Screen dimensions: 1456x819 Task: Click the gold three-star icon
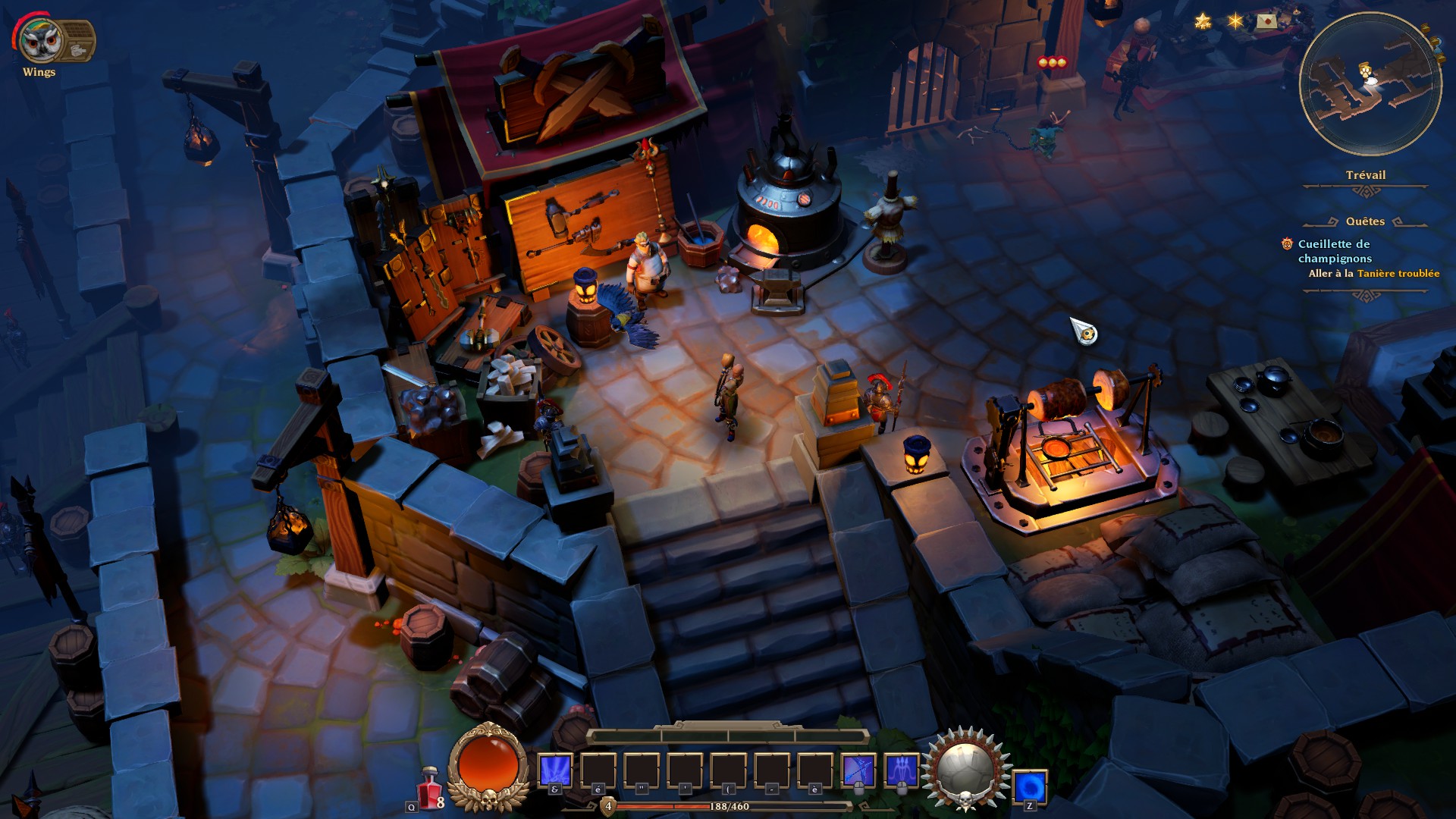[x=1203, y=21]
